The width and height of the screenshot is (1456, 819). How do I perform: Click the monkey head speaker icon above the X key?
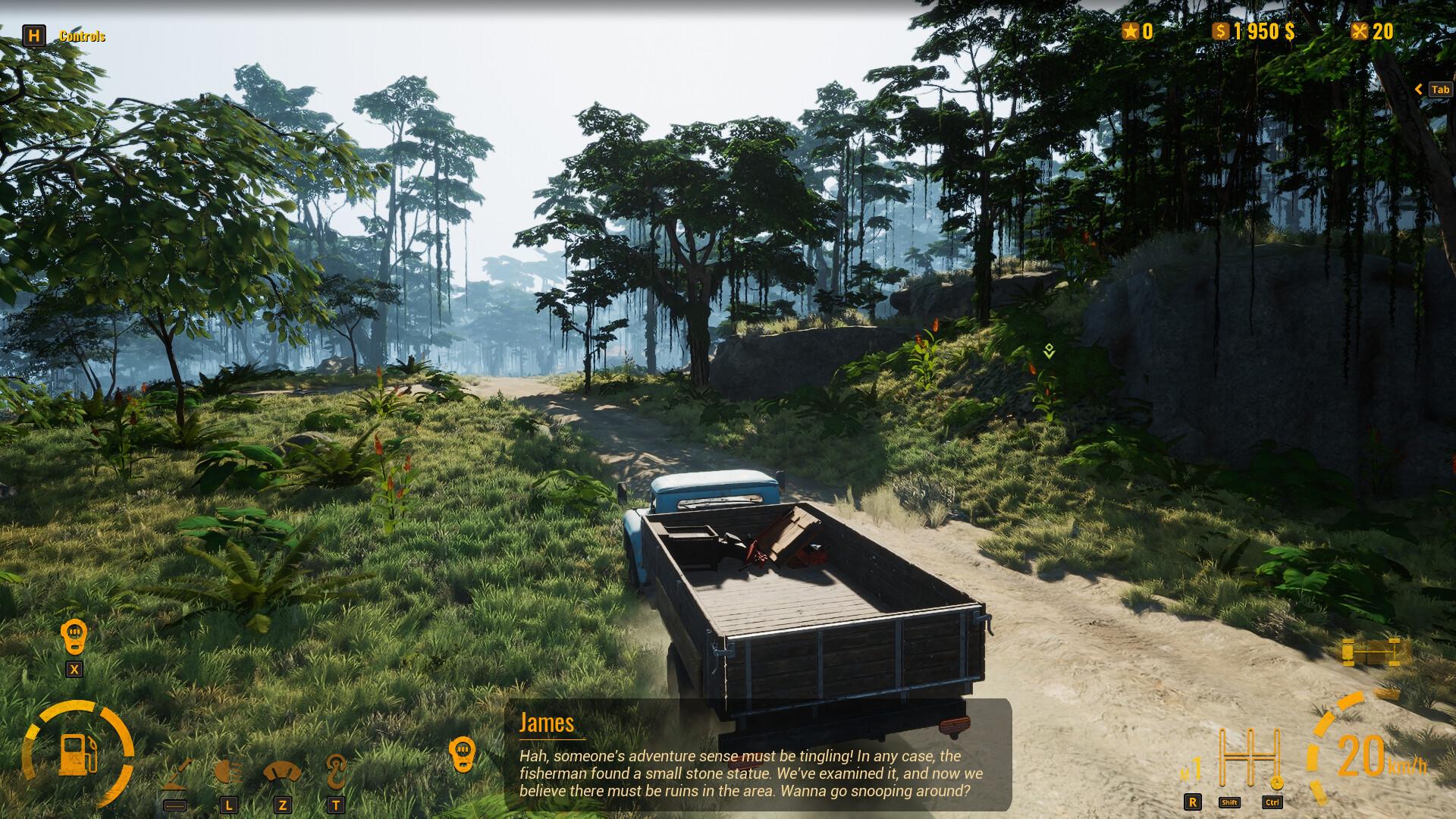coord(74,632)
